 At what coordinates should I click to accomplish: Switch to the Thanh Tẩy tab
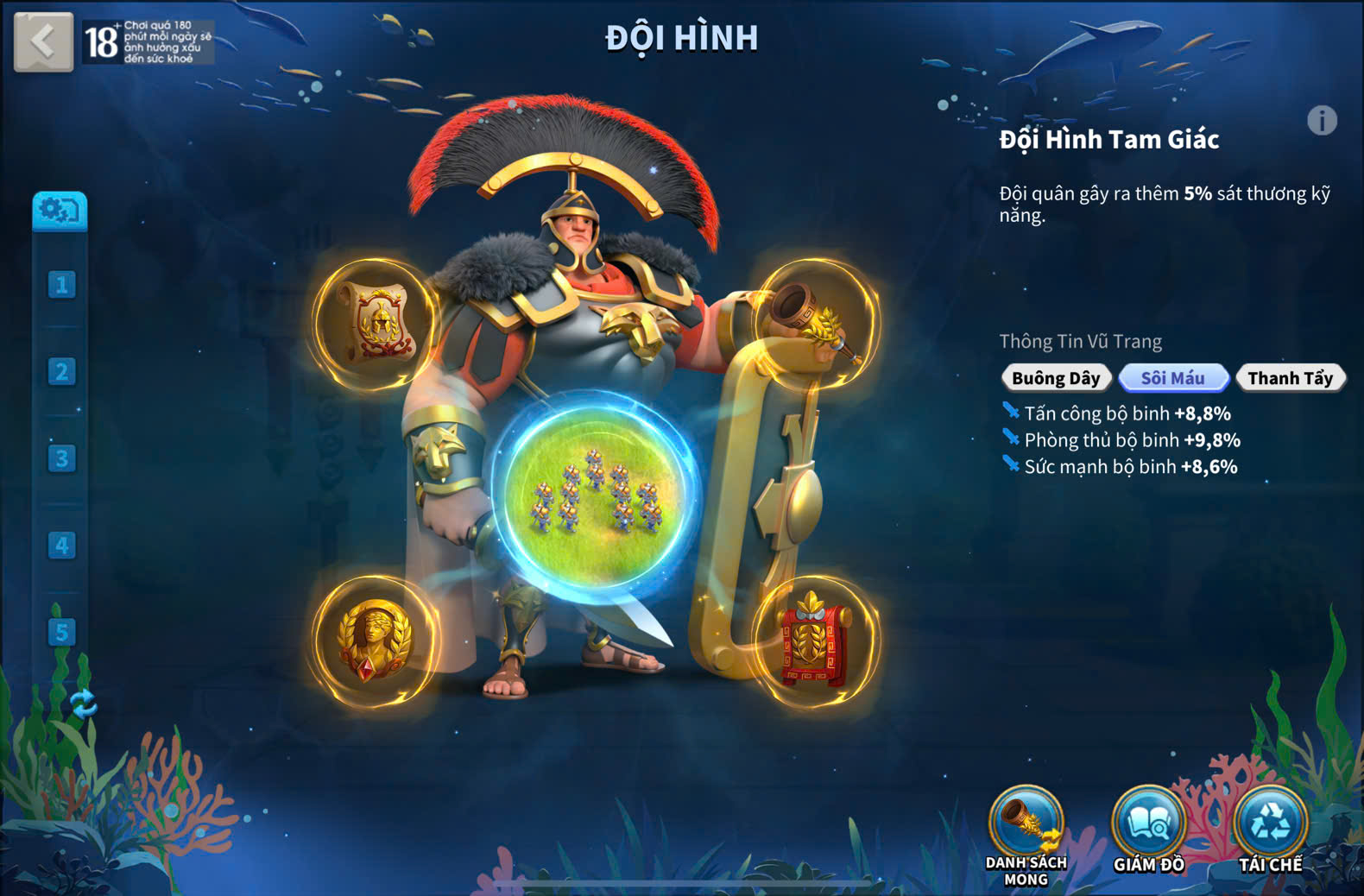[x=1290, y=378]
